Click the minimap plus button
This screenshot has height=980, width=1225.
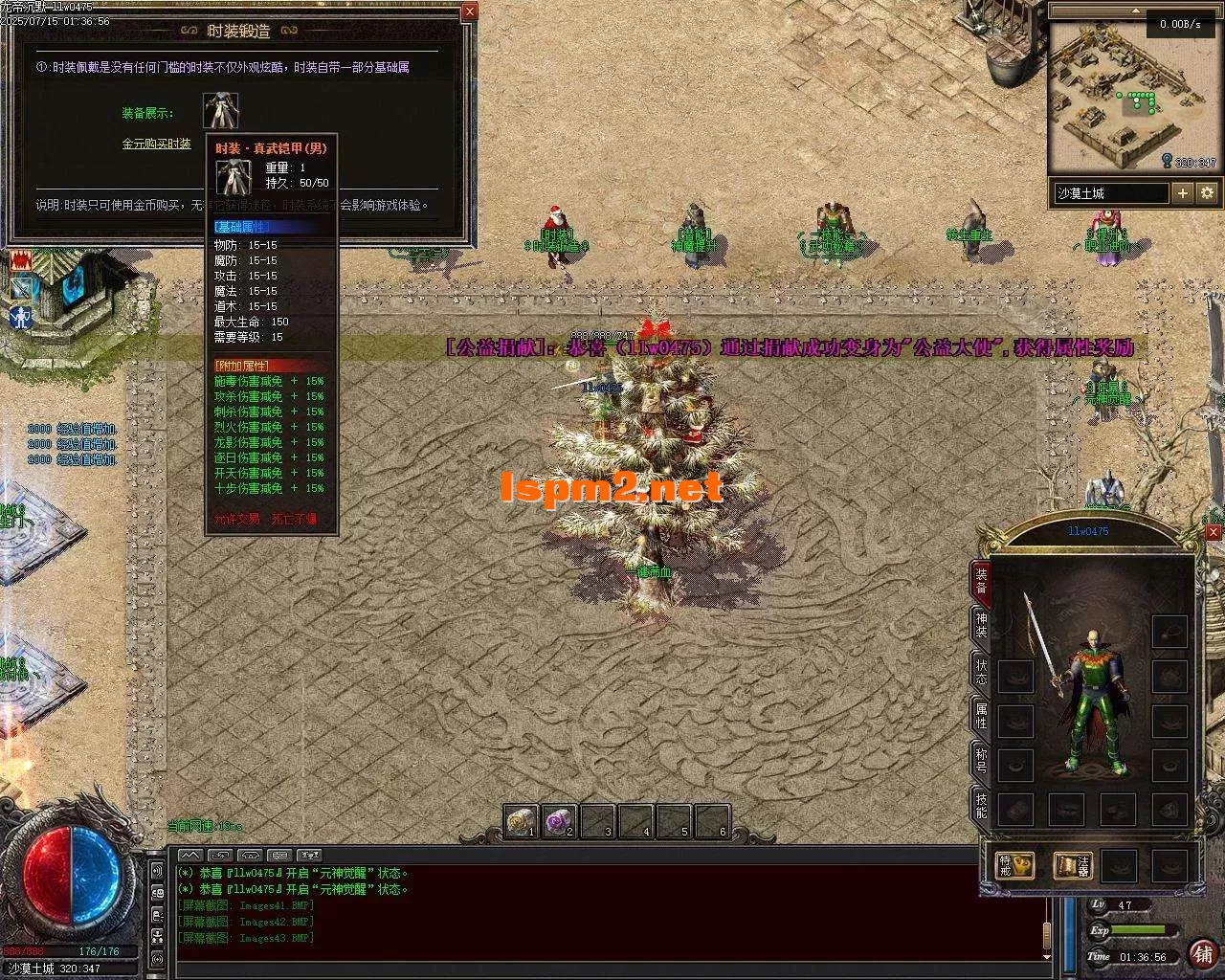tap(1183, 193)
